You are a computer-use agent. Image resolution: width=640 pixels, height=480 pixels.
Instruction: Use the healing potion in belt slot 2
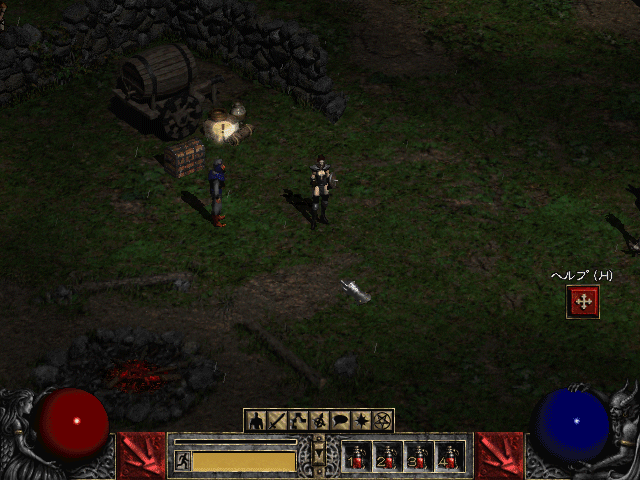388,457
